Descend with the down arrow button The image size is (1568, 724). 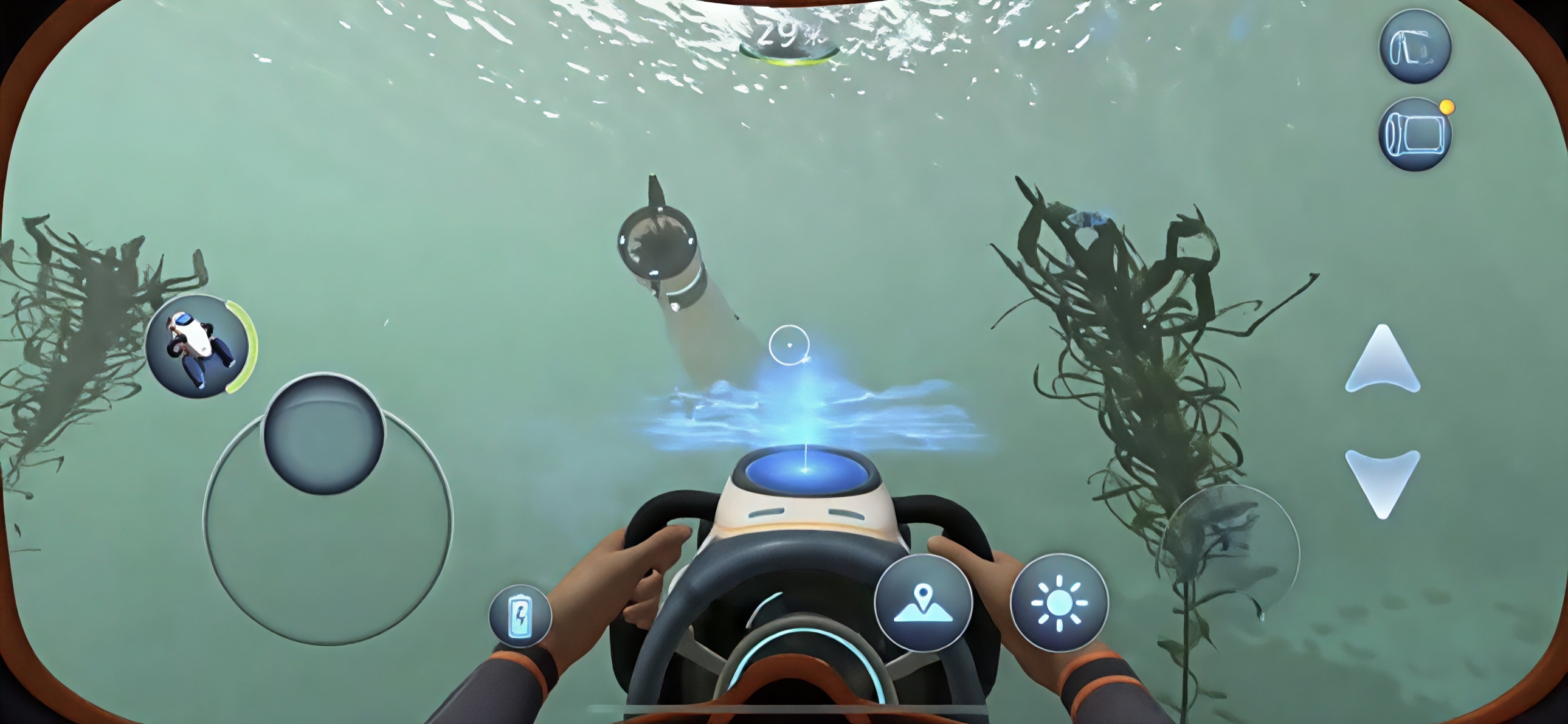tap(1383, 481)
